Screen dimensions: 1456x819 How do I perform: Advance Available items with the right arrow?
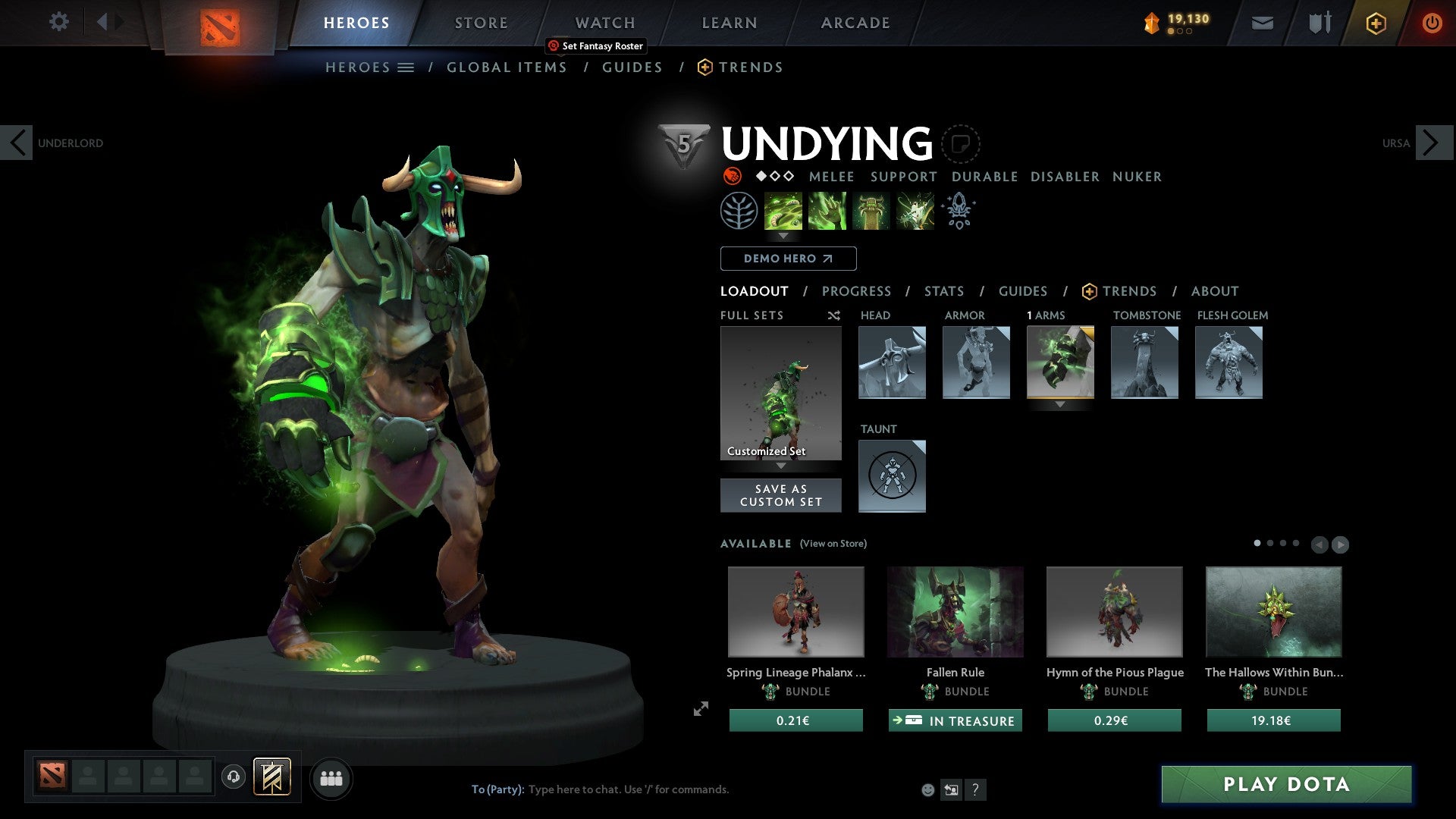coord(1340,544)
